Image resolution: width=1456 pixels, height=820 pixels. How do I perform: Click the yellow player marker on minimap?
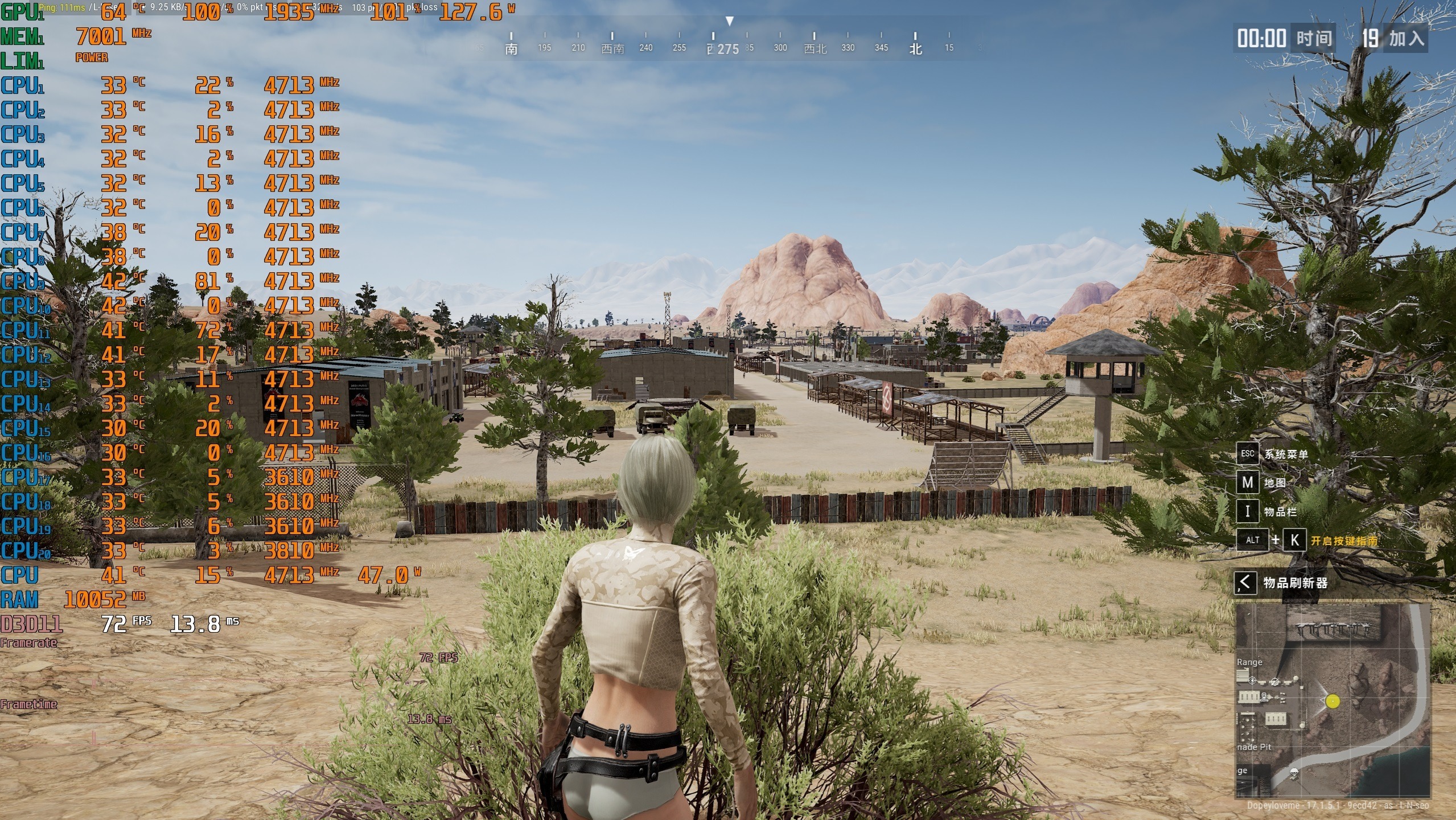pos(1332,701)
